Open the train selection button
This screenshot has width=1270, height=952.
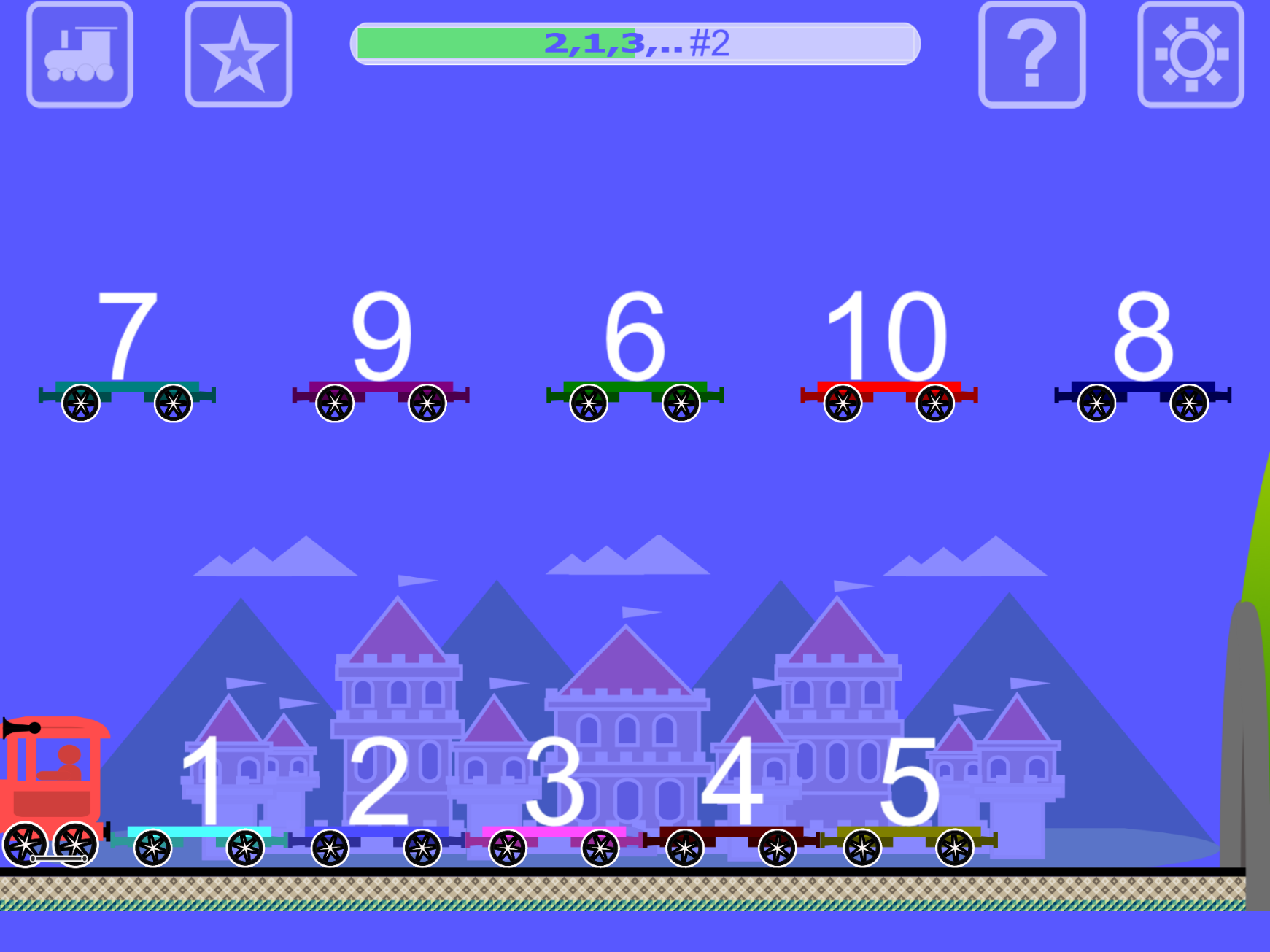point(80,55)
